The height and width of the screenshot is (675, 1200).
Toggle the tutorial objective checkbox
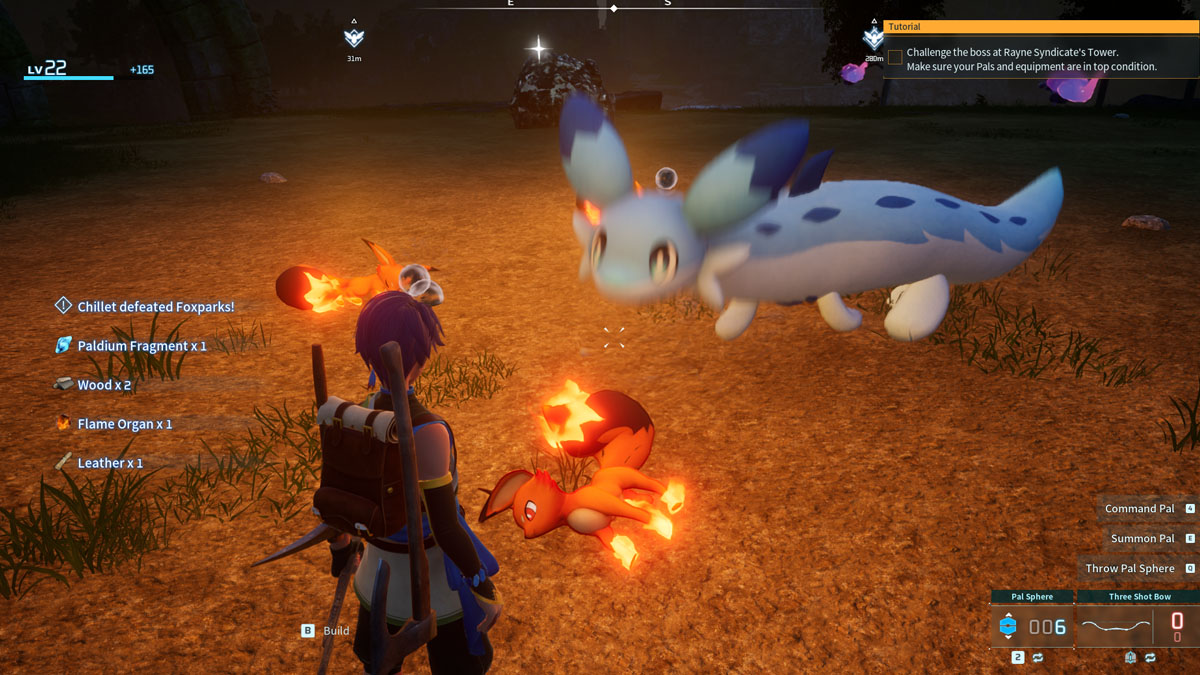[895, 58]
